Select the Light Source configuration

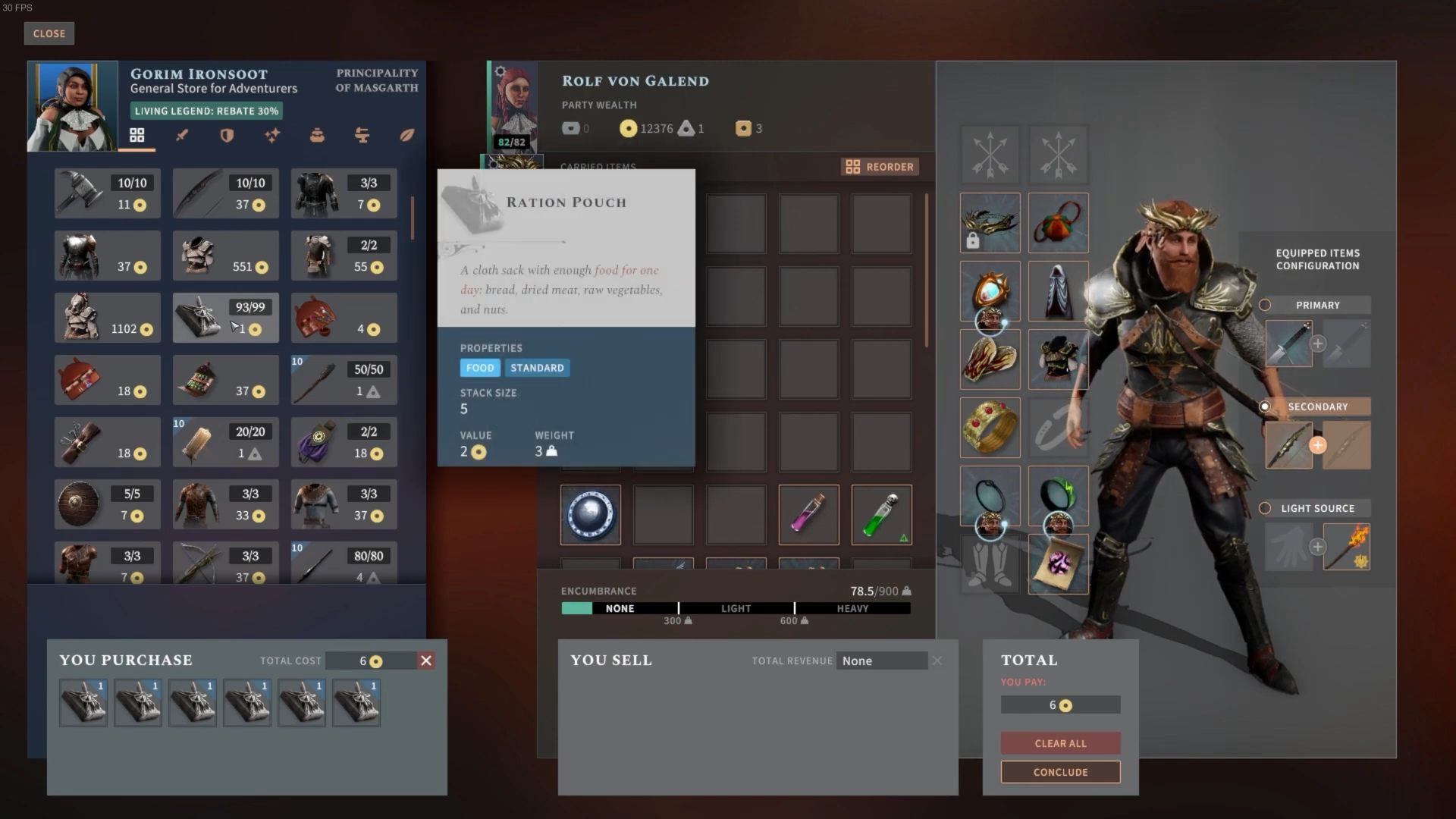[x=1265, y=508]
